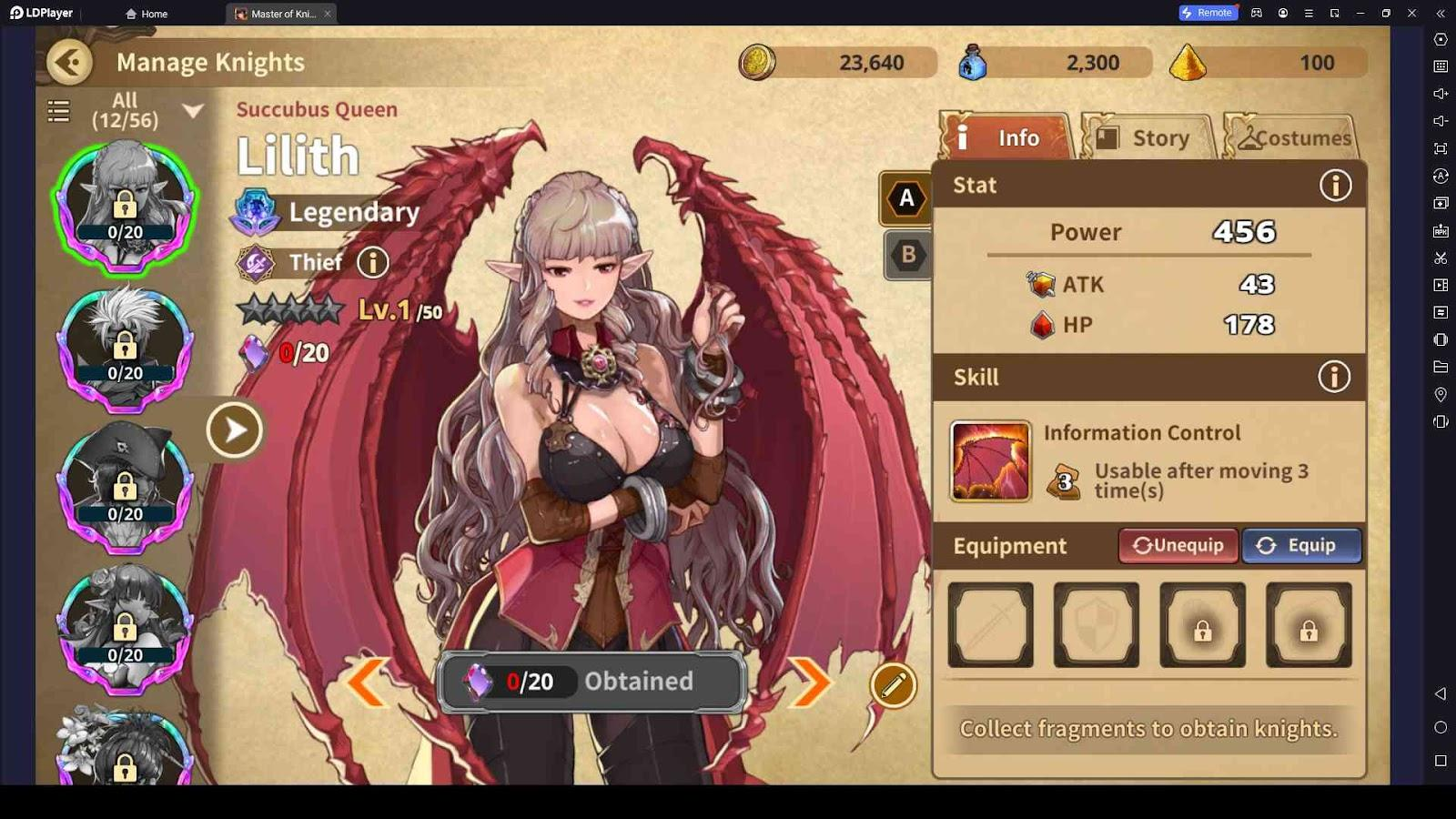The width and height of the screenshot is (1456, 819).
Task: Click the Unequip button
Action: 1178,545
